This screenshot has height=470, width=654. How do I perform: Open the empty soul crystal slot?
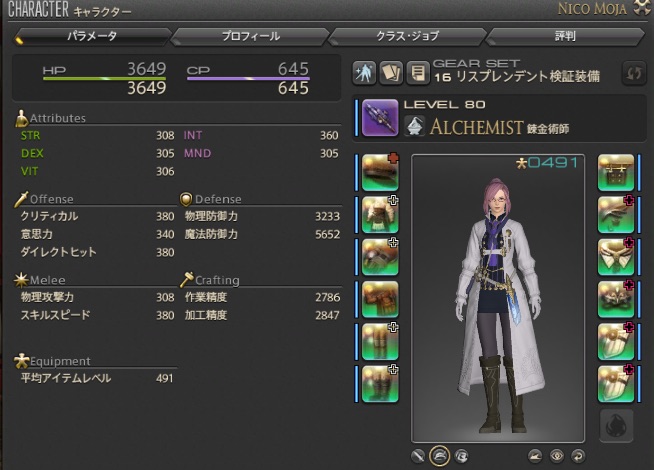[x=616, y=426]
